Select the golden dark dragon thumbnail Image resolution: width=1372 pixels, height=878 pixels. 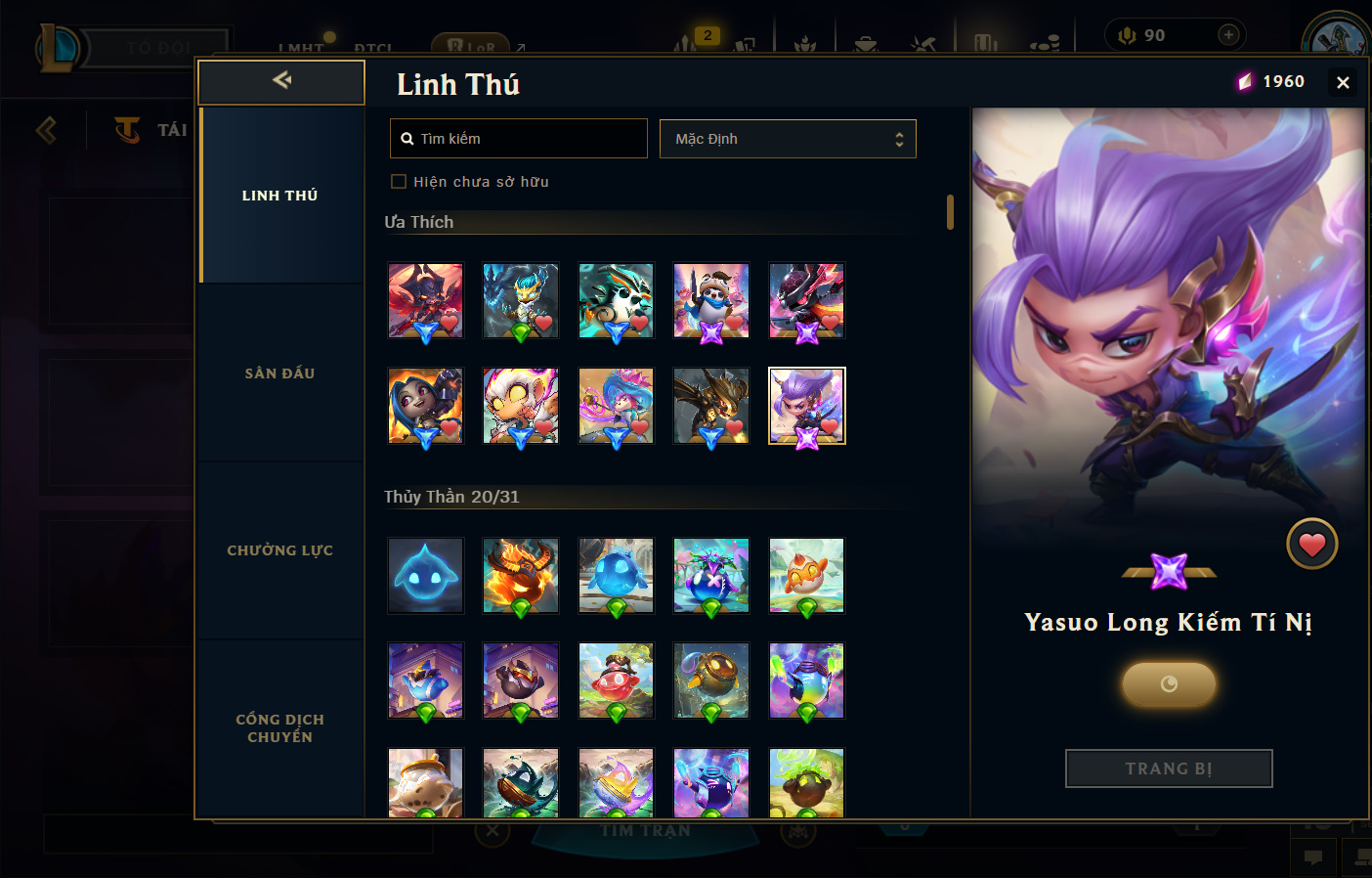[711, 406]
